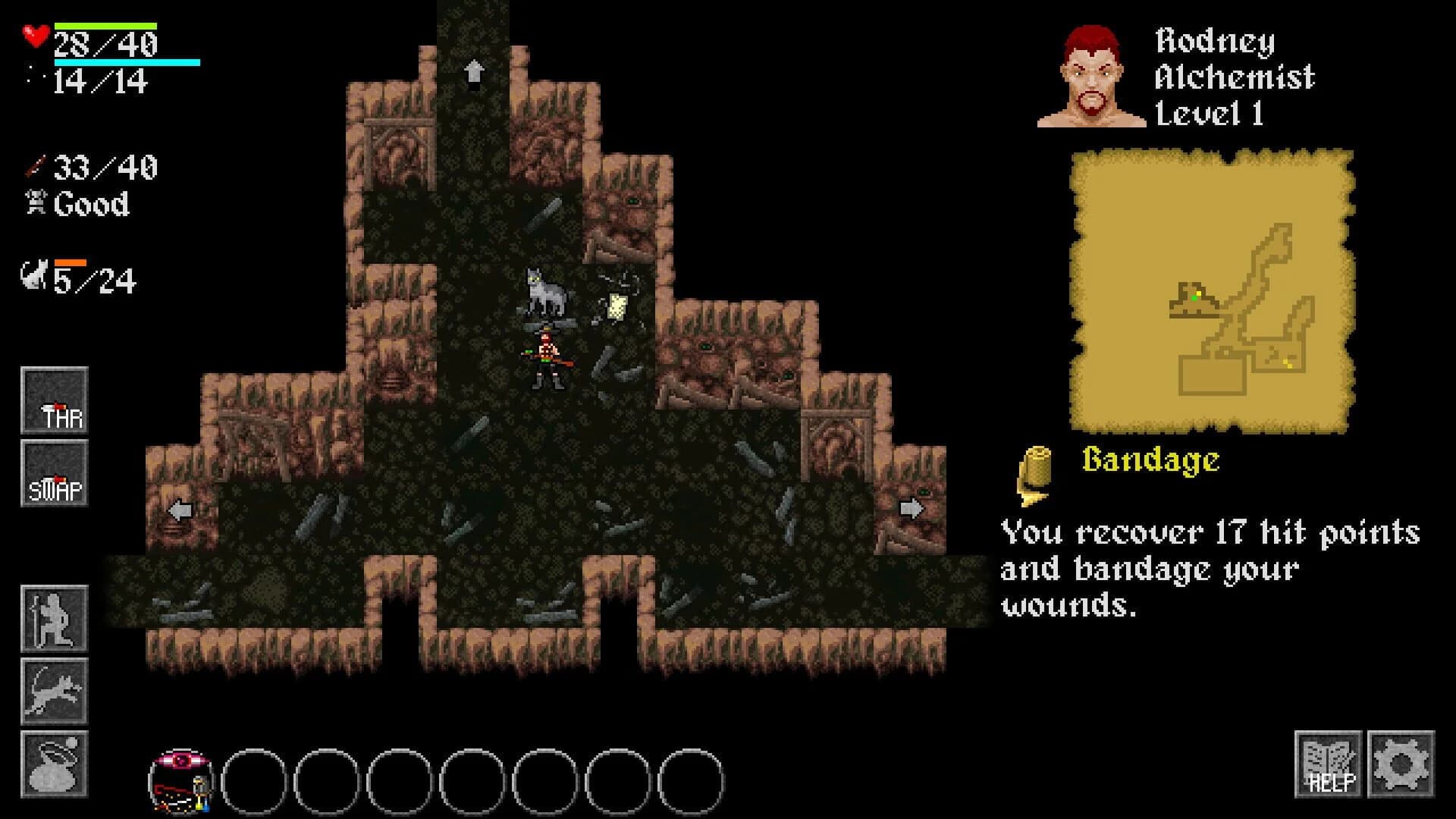Viewport: 1456px width, 819px height.
Task: Select the leaping jump action icon
Action: point(53,690)
